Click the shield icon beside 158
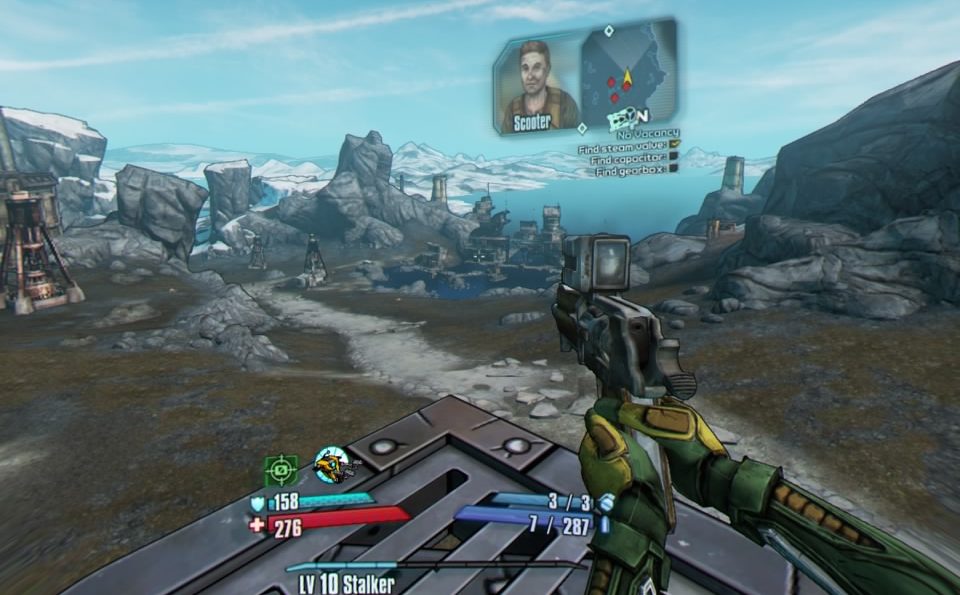Screen dimensions: 960x595 pyautogui.click(x=257, y=505)
